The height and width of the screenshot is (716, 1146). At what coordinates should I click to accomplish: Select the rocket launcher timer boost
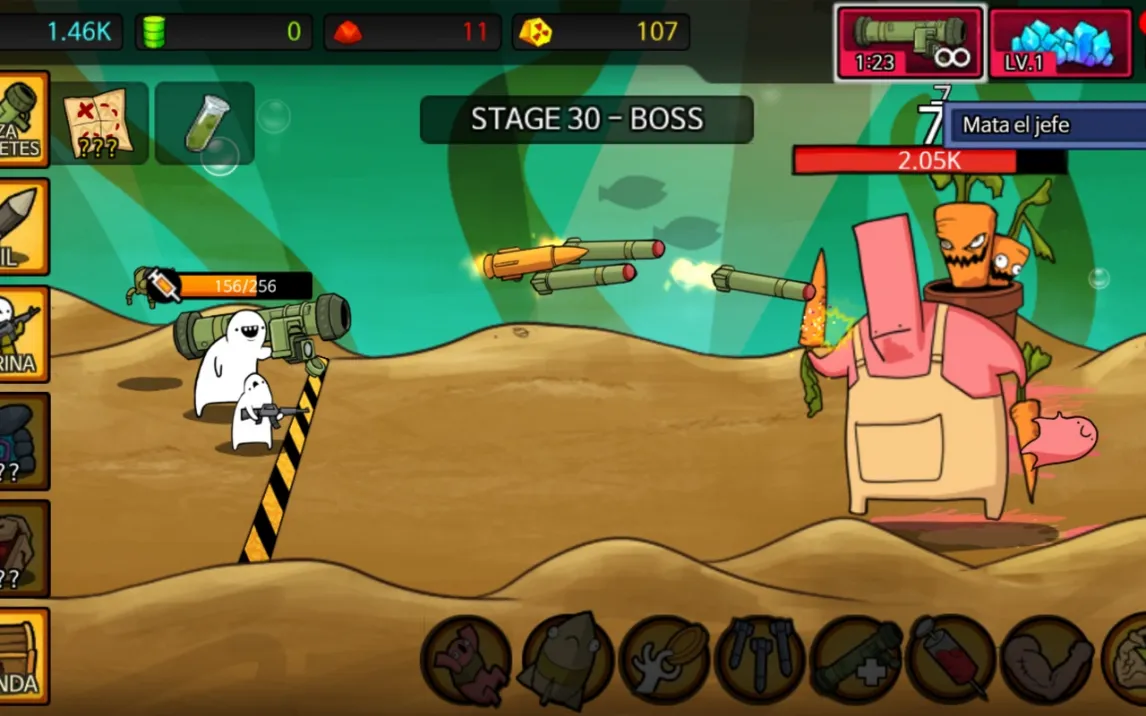pyautogui.click(x=910, y=43)
